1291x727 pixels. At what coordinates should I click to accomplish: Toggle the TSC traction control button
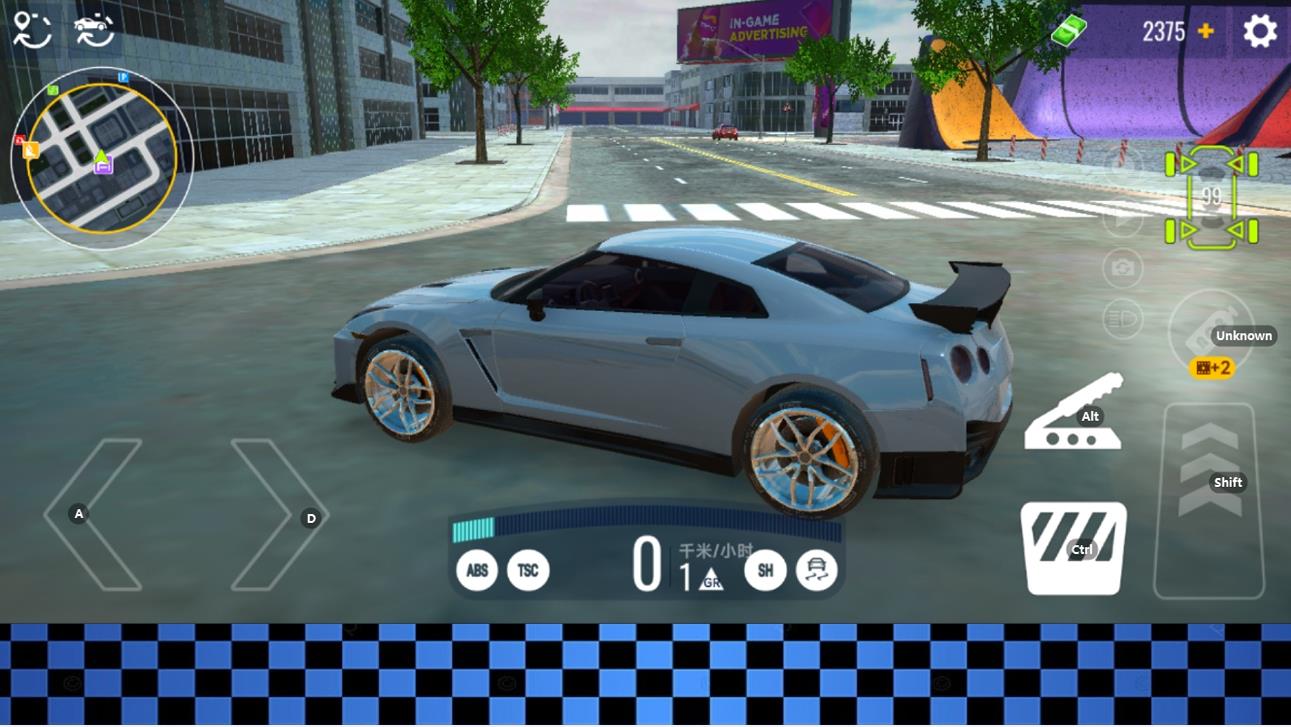pyautogui.click(x=528, y=571)
